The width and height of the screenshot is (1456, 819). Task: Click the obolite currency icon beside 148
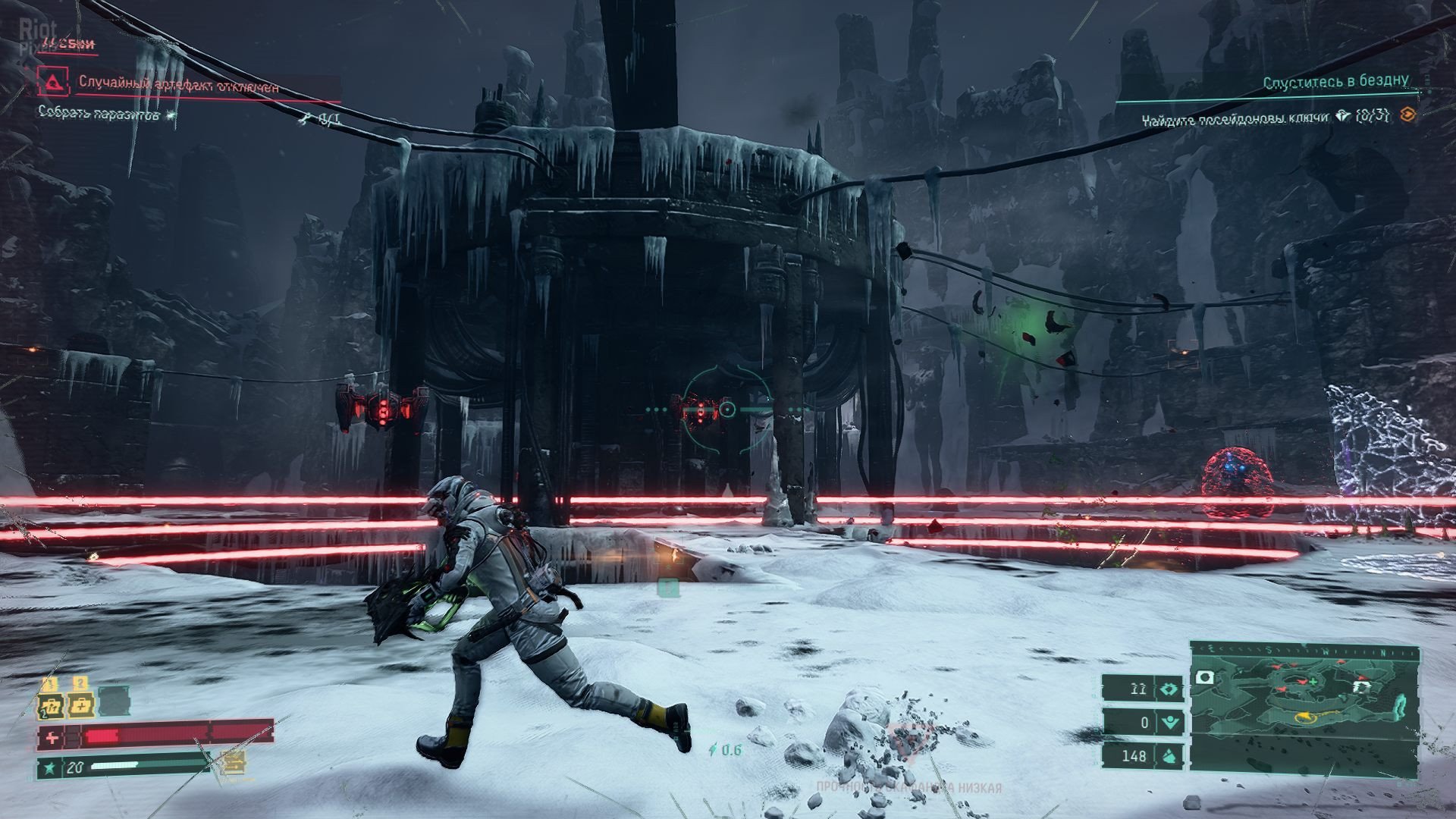coord(1169,755)
